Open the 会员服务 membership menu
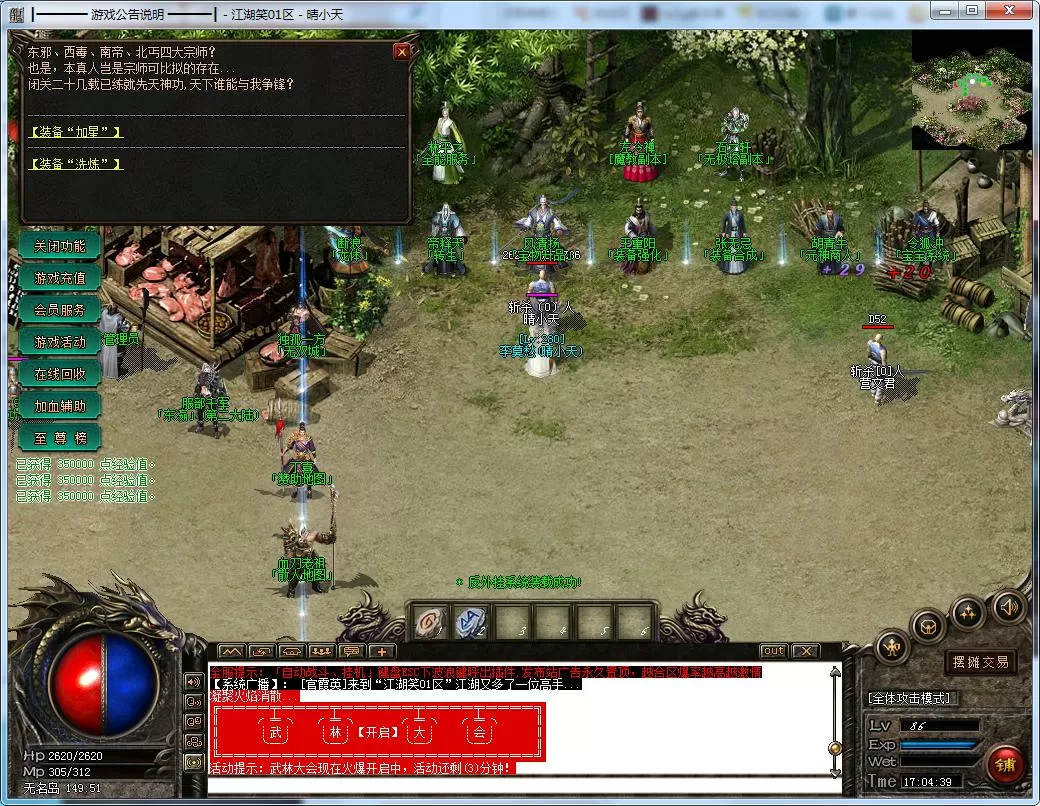Screen dimensions: 1040x806 (x=60, y=310)
